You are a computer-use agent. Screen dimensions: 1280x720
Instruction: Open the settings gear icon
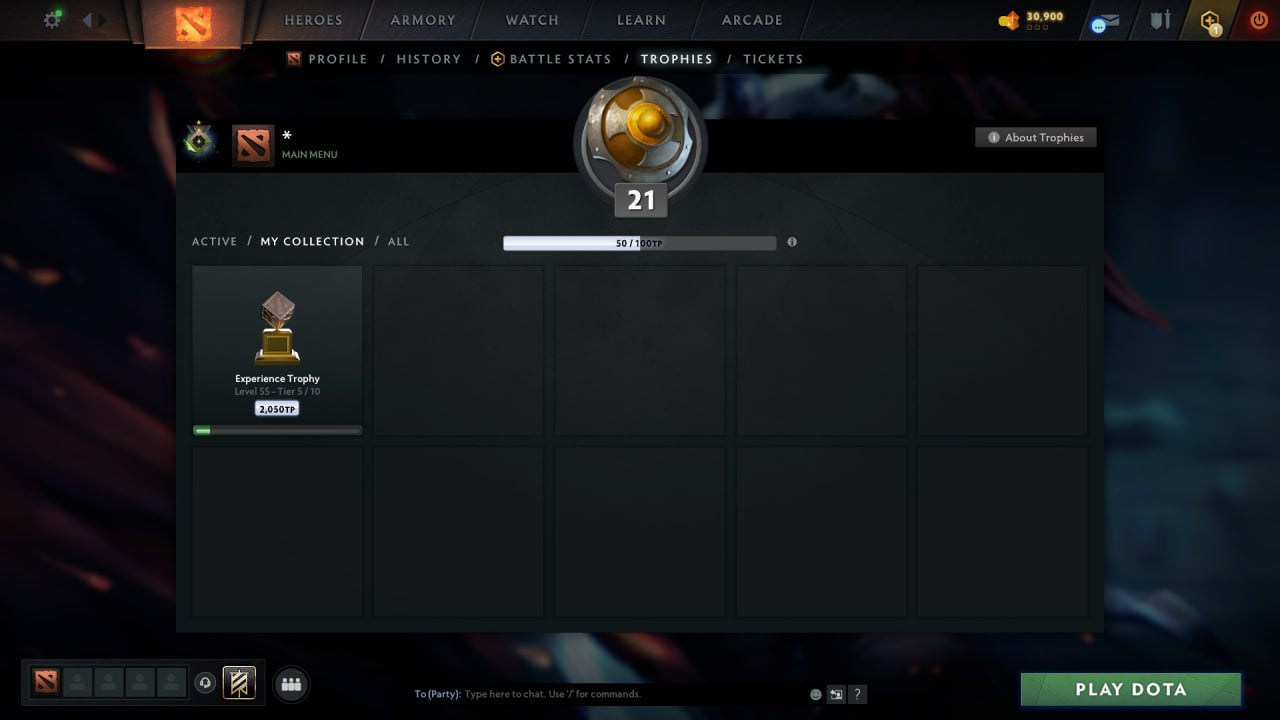[52, 19]
